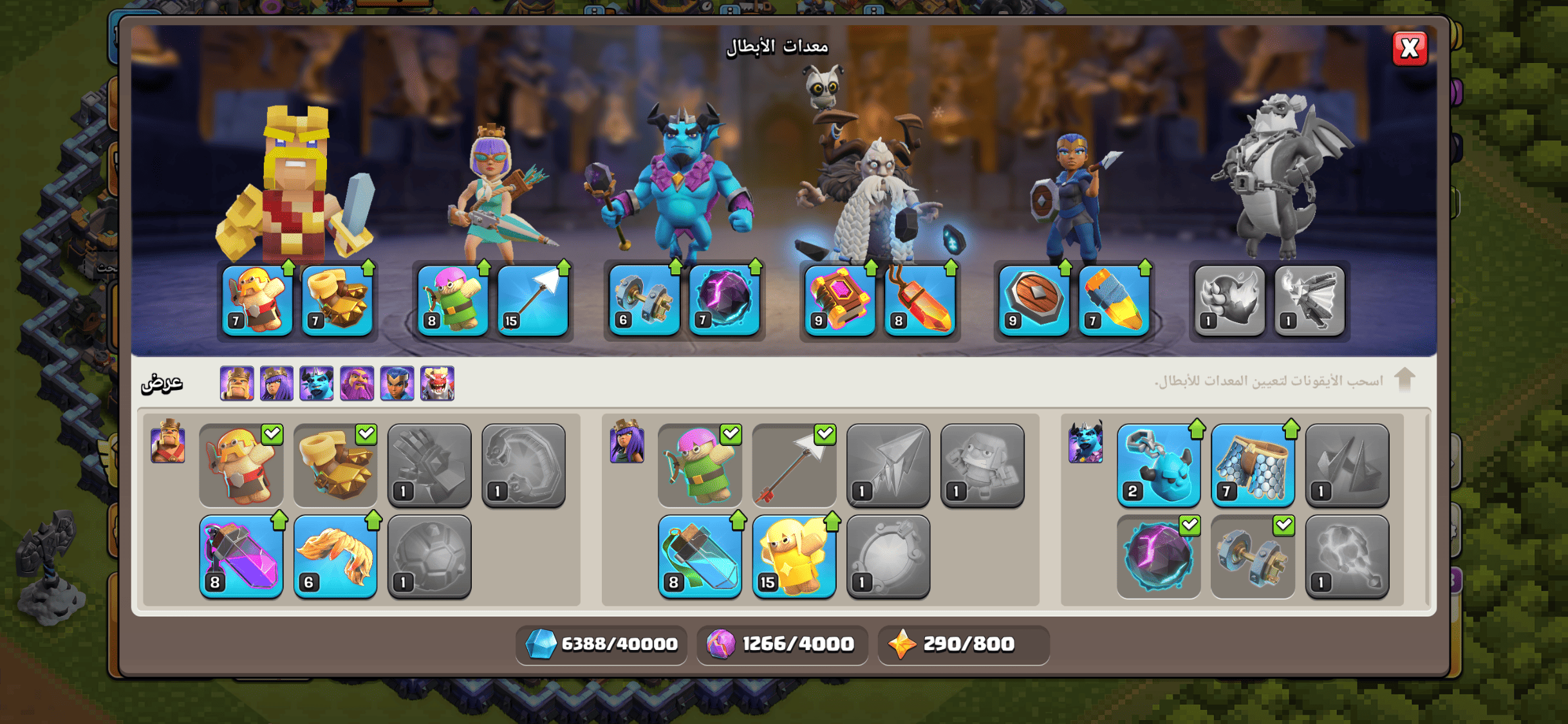Select the equipped Royal Champion shield slot

[1034, 301]
